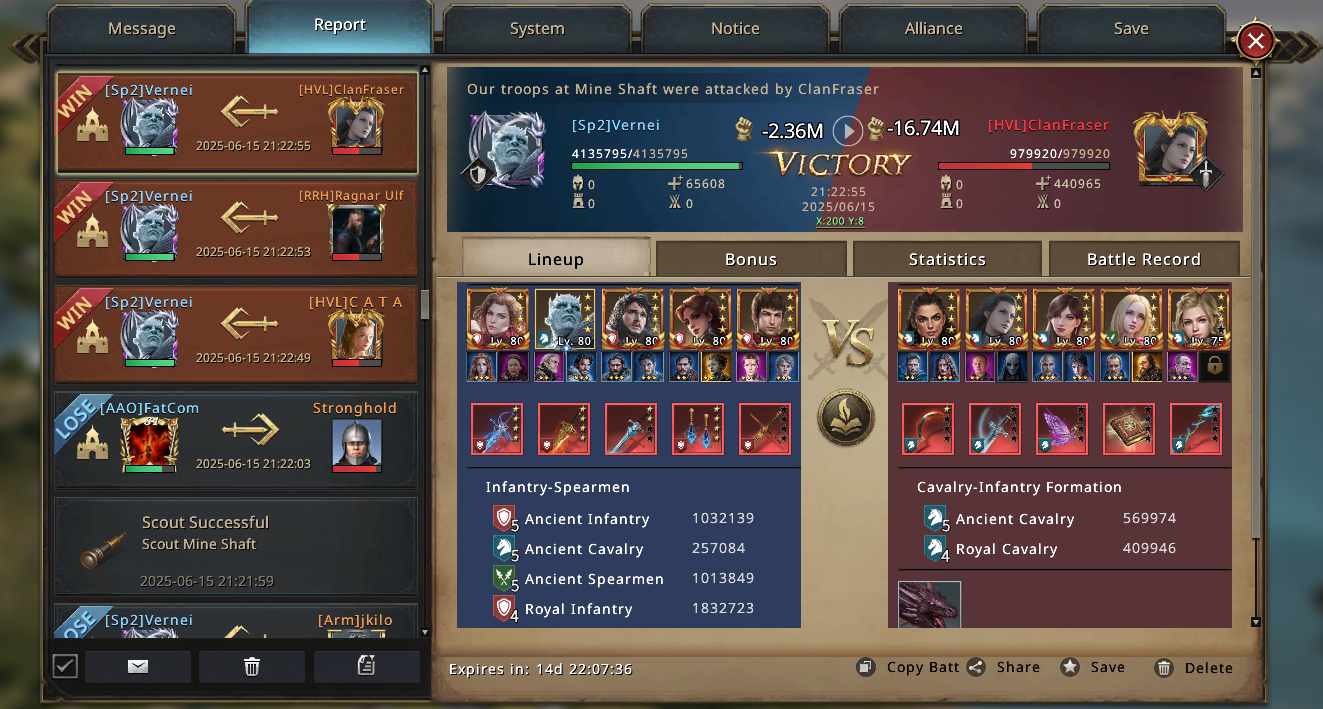Open the Save tab
This screenshot has width=1323, height=709.
point(1131,29)
